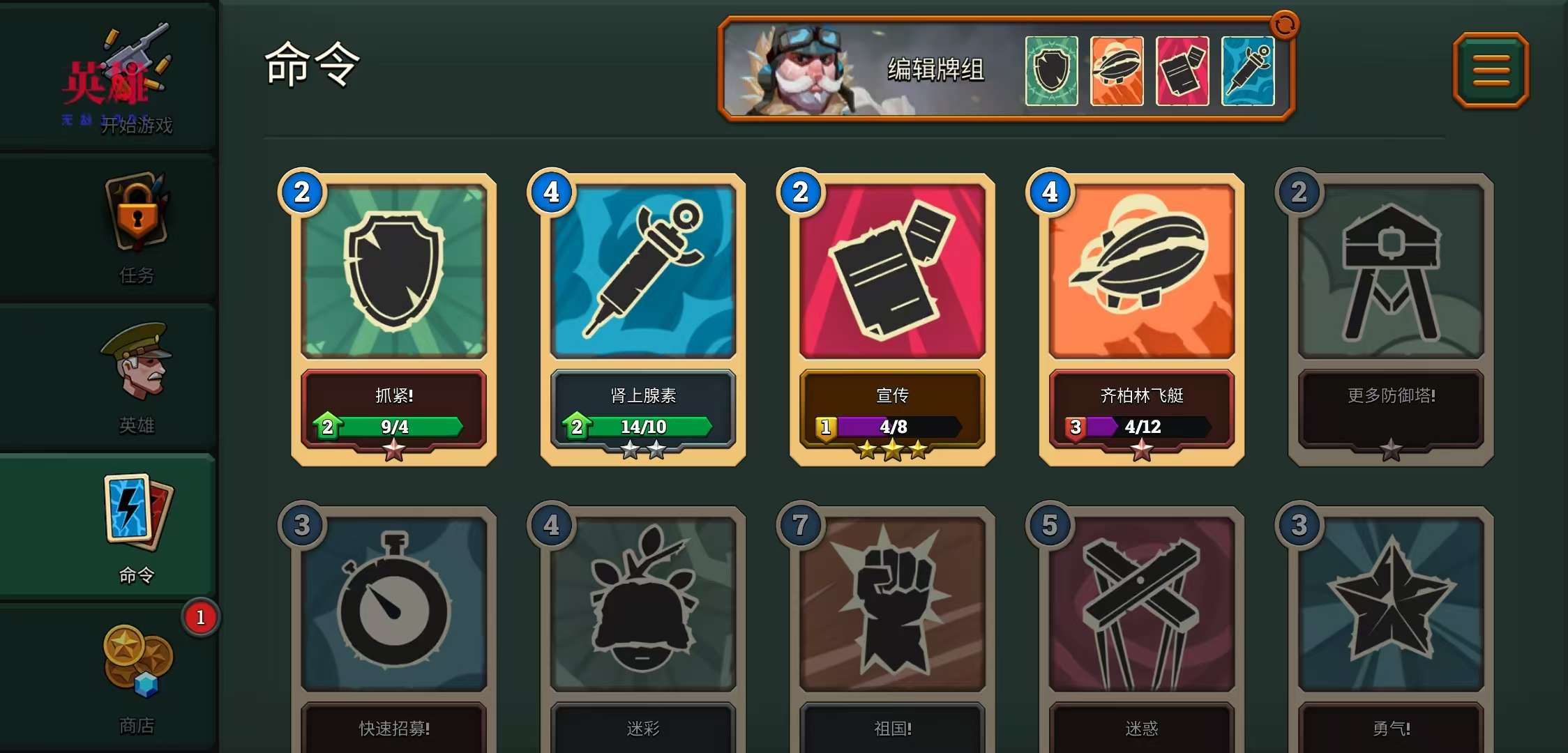1568x753 pixels.
Task: Choose the 快速招募! stopwatch card
Action: pyautogui.click(x=394, y=627)
